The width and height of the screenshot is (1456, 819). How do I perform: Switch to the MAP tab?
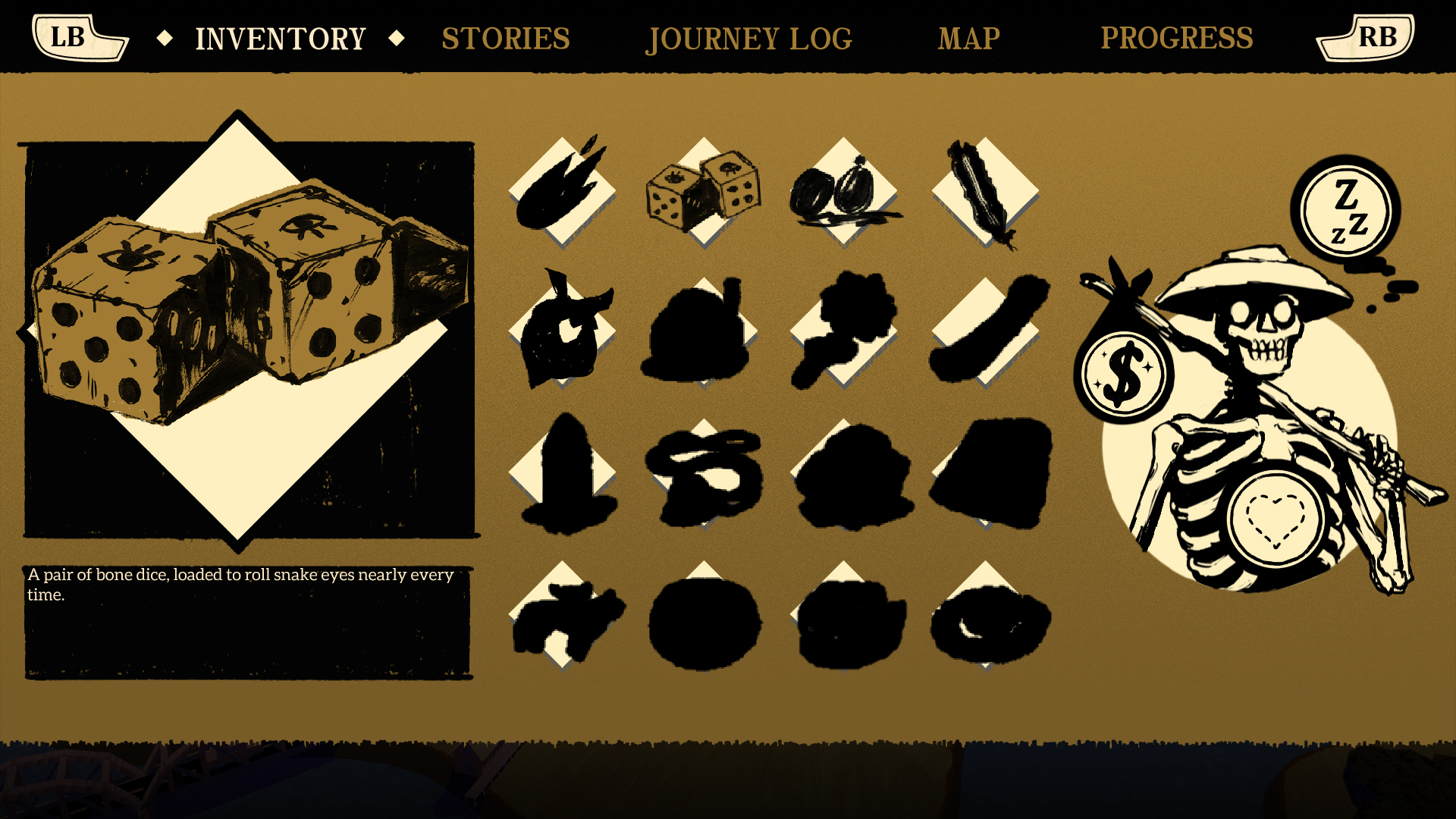pyautogui.click(x=968, y=38)
